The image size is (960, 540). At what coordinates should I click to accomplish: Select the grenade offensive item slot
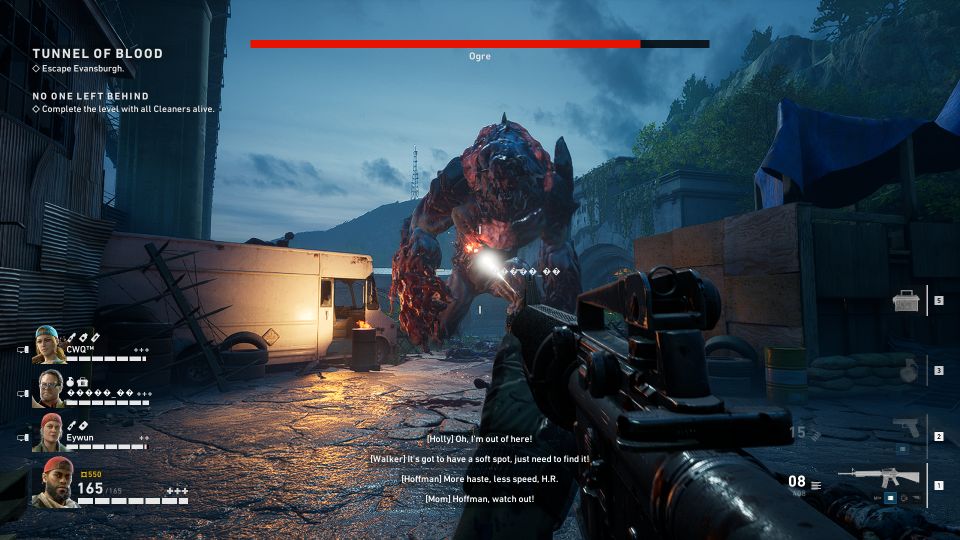coord(908,370)
